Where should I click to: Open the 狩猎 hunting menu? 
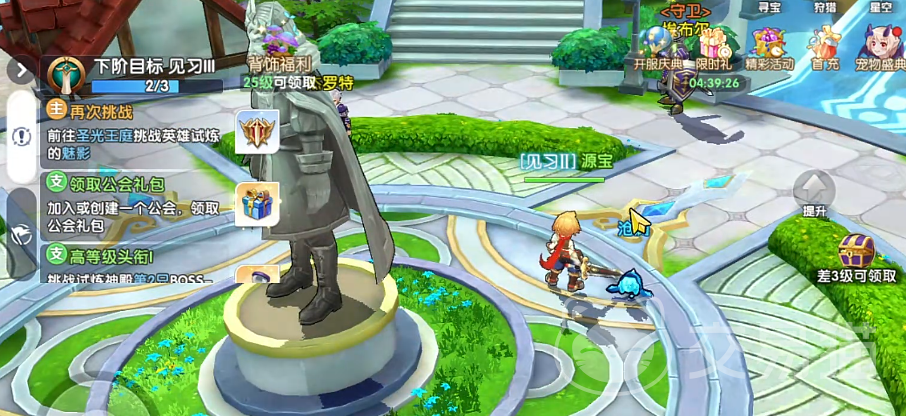click(824, 7)
